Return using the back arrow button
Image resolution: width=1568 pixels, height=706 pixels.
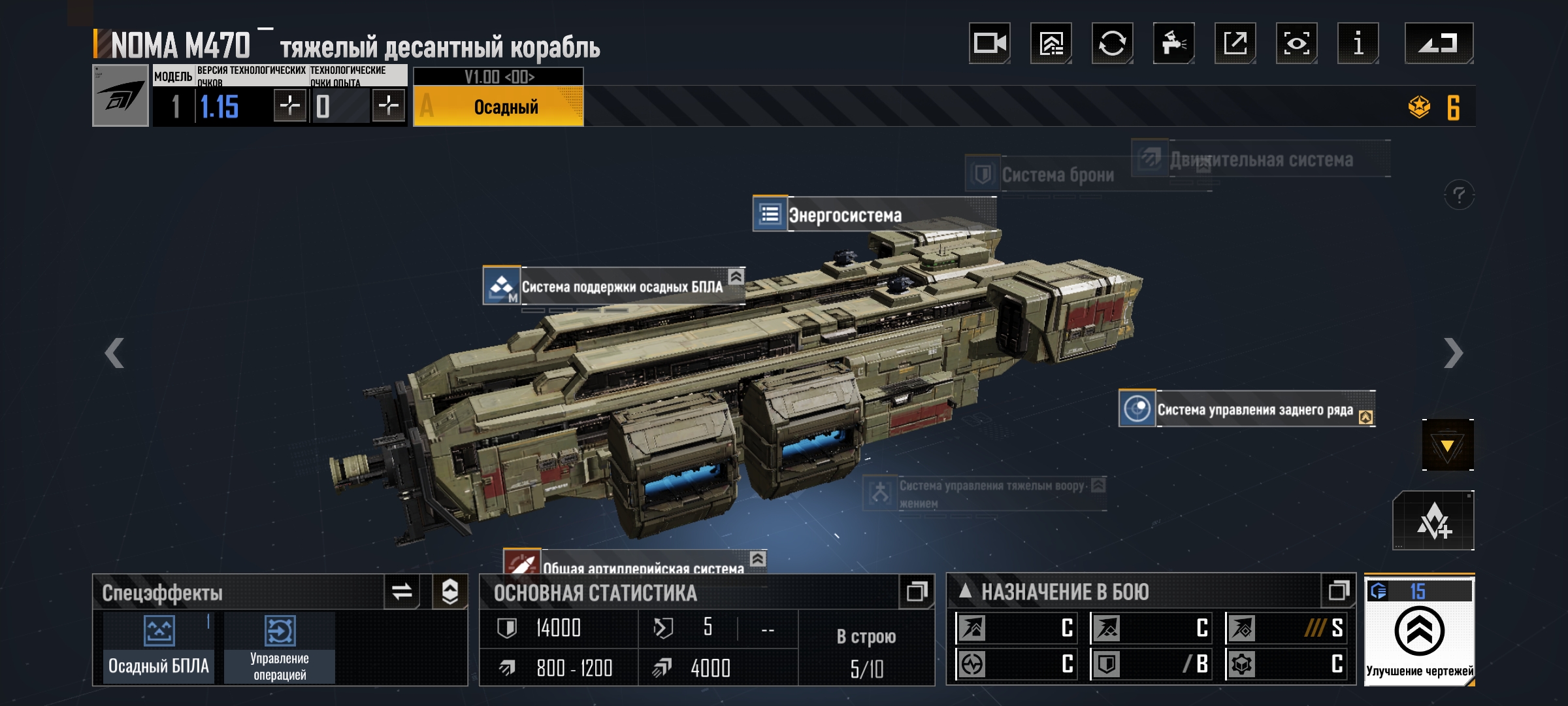[x=1439, y=43]
